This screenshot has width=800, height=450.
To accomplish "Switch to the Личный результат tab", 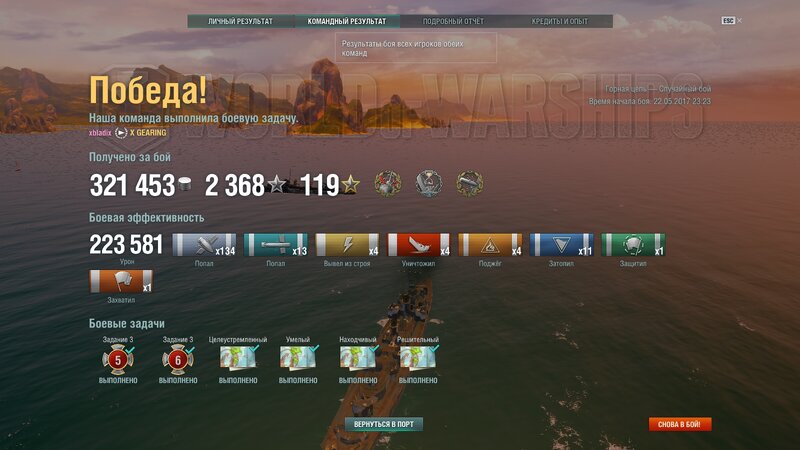I will tap(240, 21).
